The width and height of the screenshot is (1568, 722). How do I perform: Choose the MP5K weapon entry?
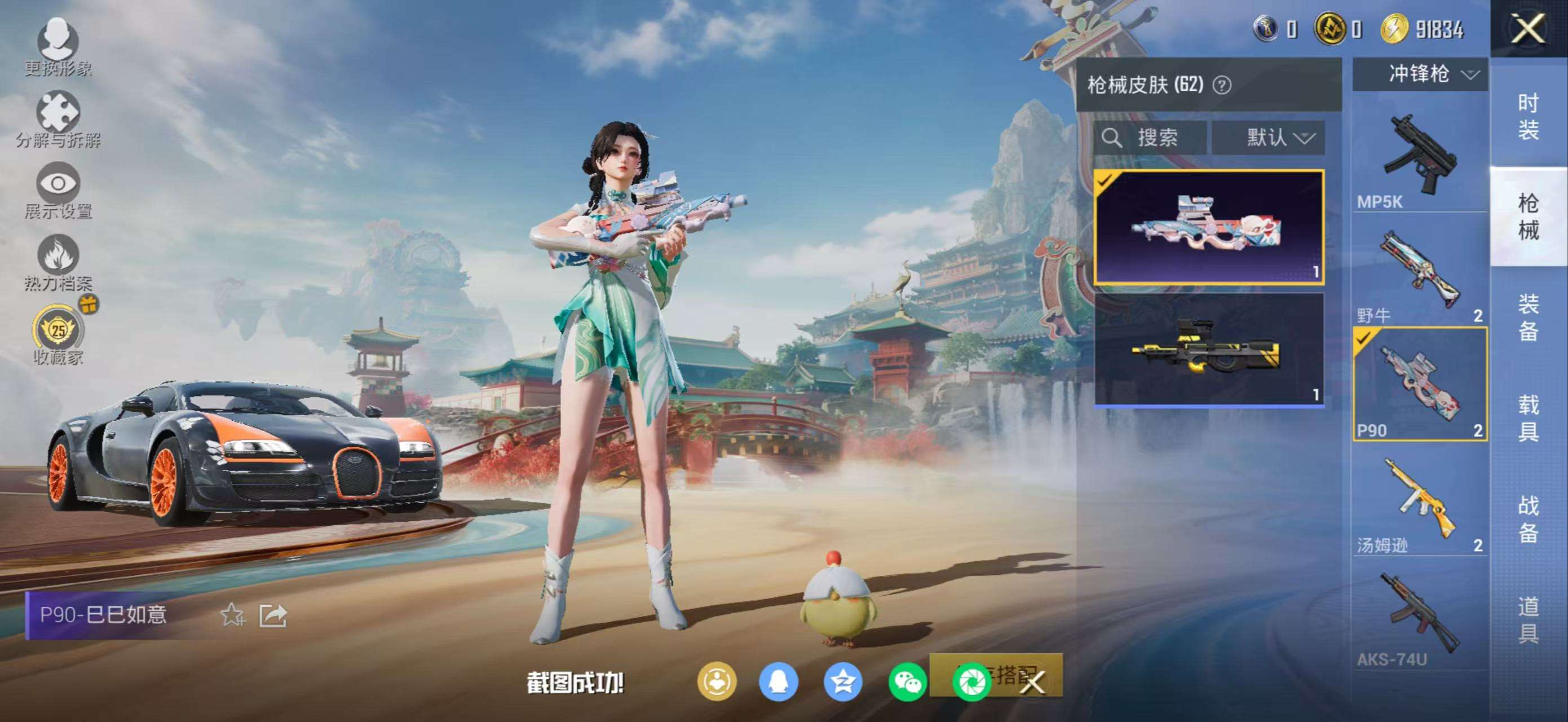pyautogui.click(x=1420, y=159)
